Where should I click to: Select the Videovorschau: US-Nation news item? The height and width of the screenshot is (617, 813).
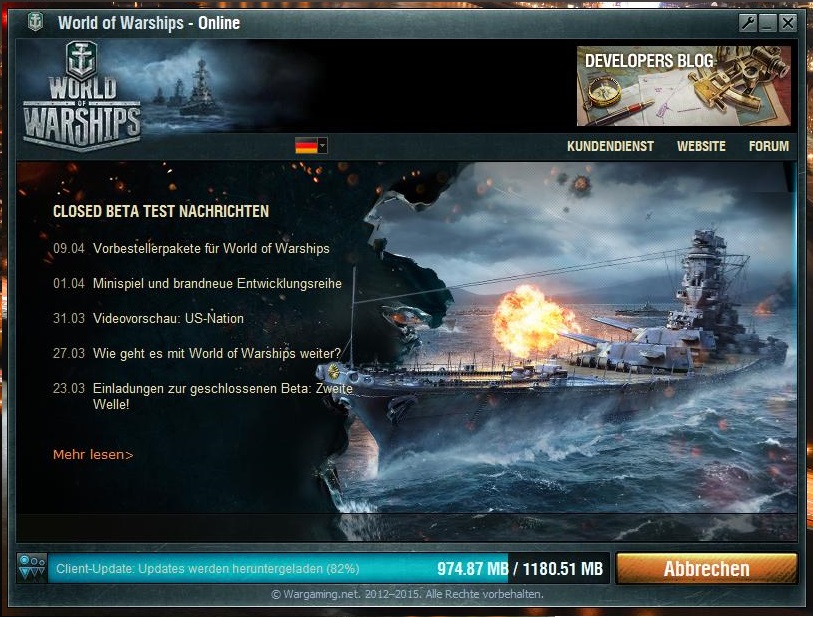coord(168,318)
